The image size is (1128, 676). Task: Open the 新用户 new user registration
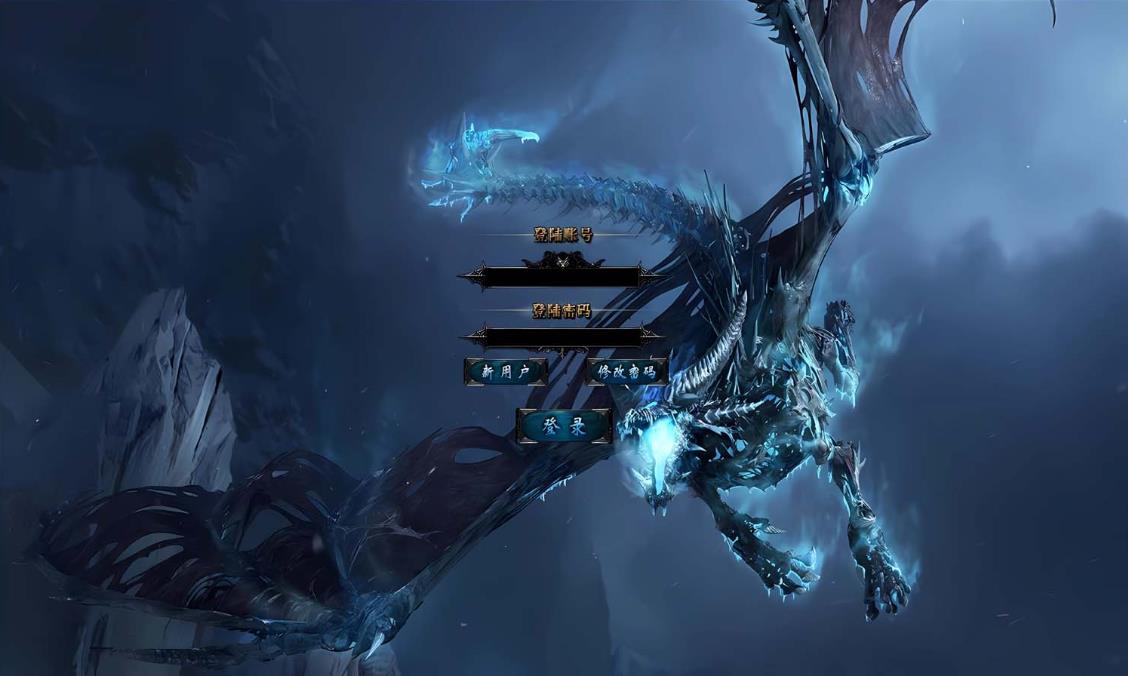click(x=506, y=372)
